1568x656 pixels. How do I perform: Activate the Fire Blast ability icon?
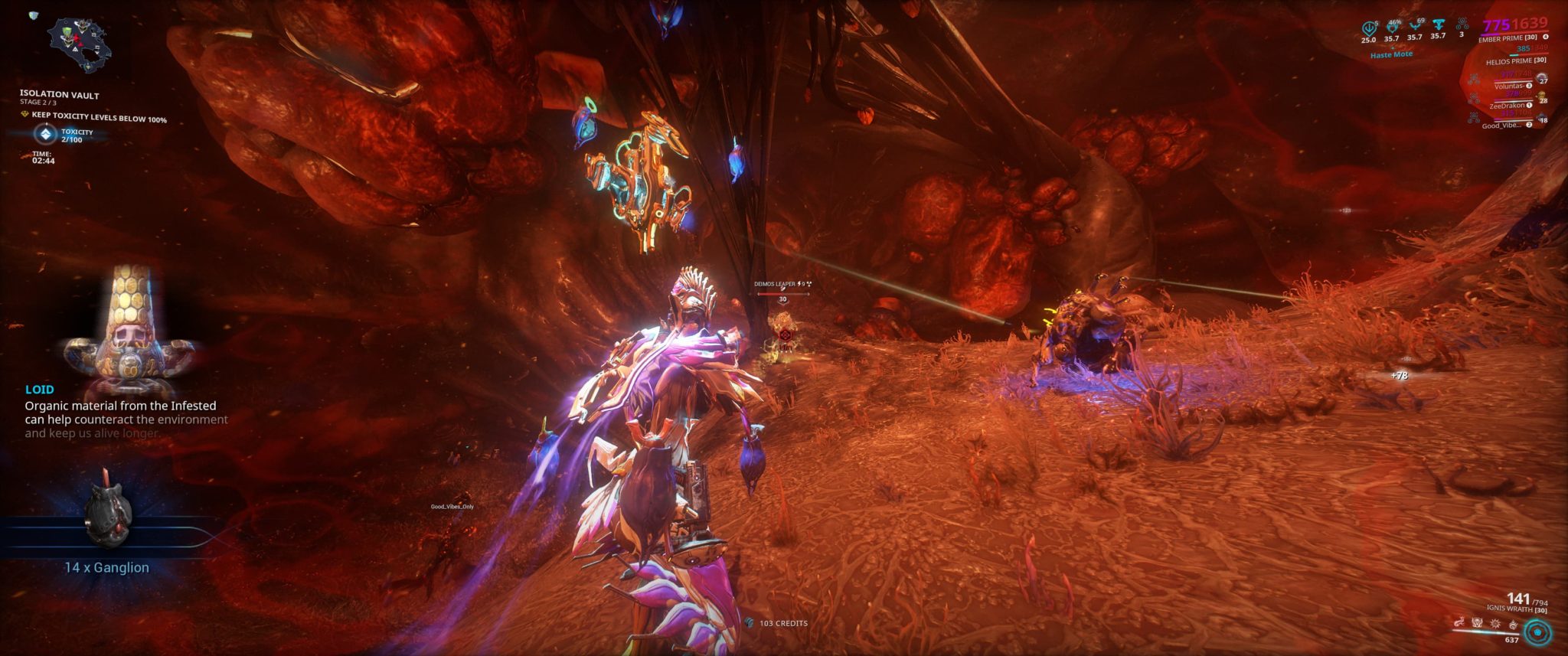(1494, 624)
